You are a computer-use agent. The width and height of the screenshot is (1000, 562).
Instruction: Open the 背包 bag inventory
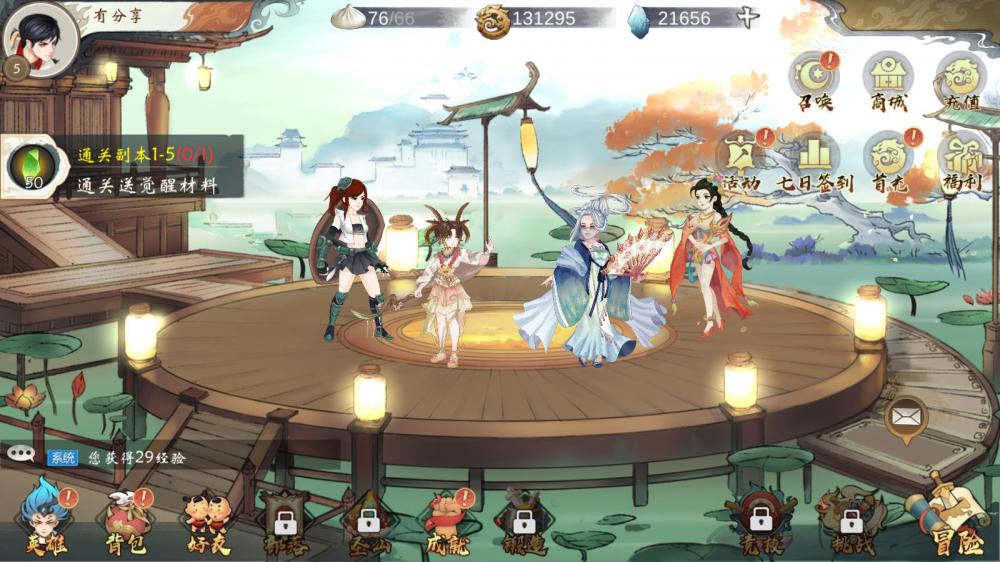pyautogui.click(x=125, y=520)
